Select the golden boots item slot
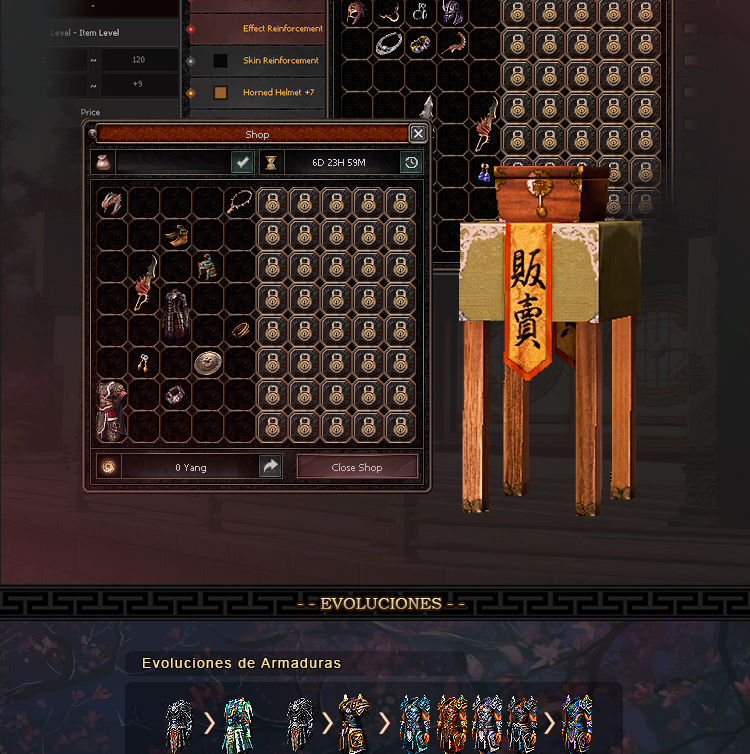The height and width of the screenshot is (754, 750). pos(176,235)
